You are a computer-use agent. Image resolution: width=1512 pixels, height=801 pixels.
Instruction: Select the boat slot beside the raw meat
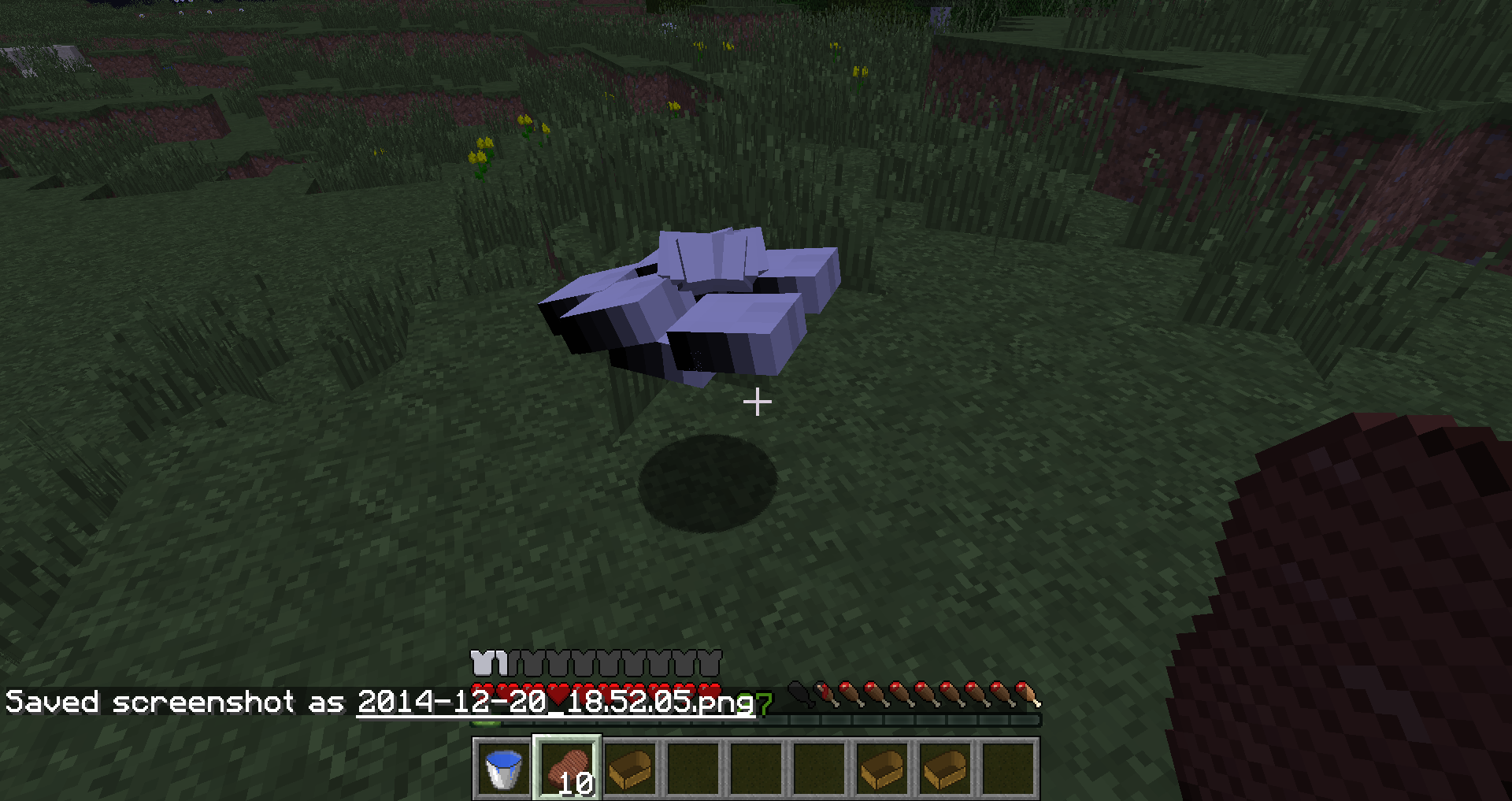(630, 769)
